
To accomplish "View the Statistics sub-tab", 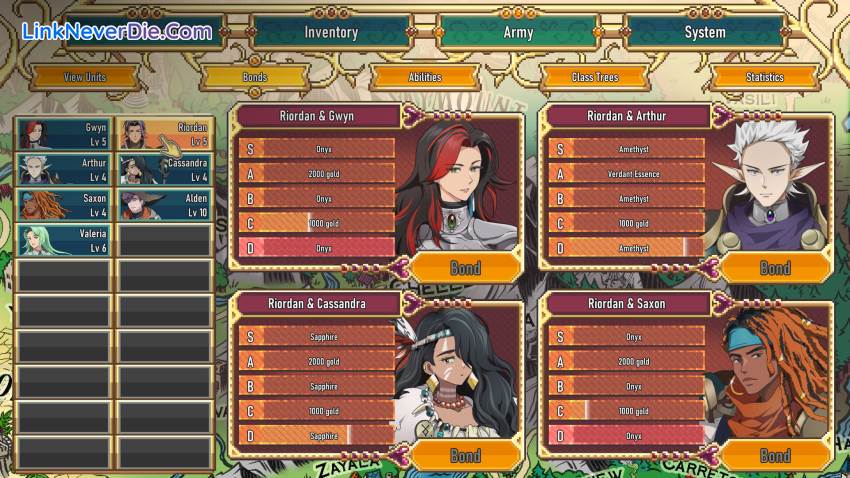I will click(764, 77).
